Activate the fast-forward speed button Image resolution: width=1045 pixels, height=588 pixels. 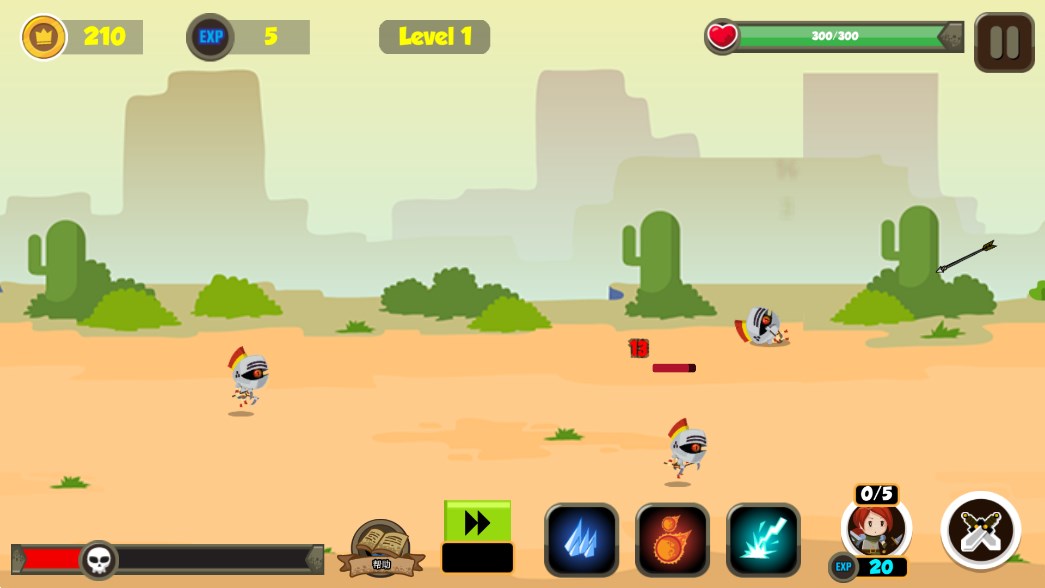point(477,522)
